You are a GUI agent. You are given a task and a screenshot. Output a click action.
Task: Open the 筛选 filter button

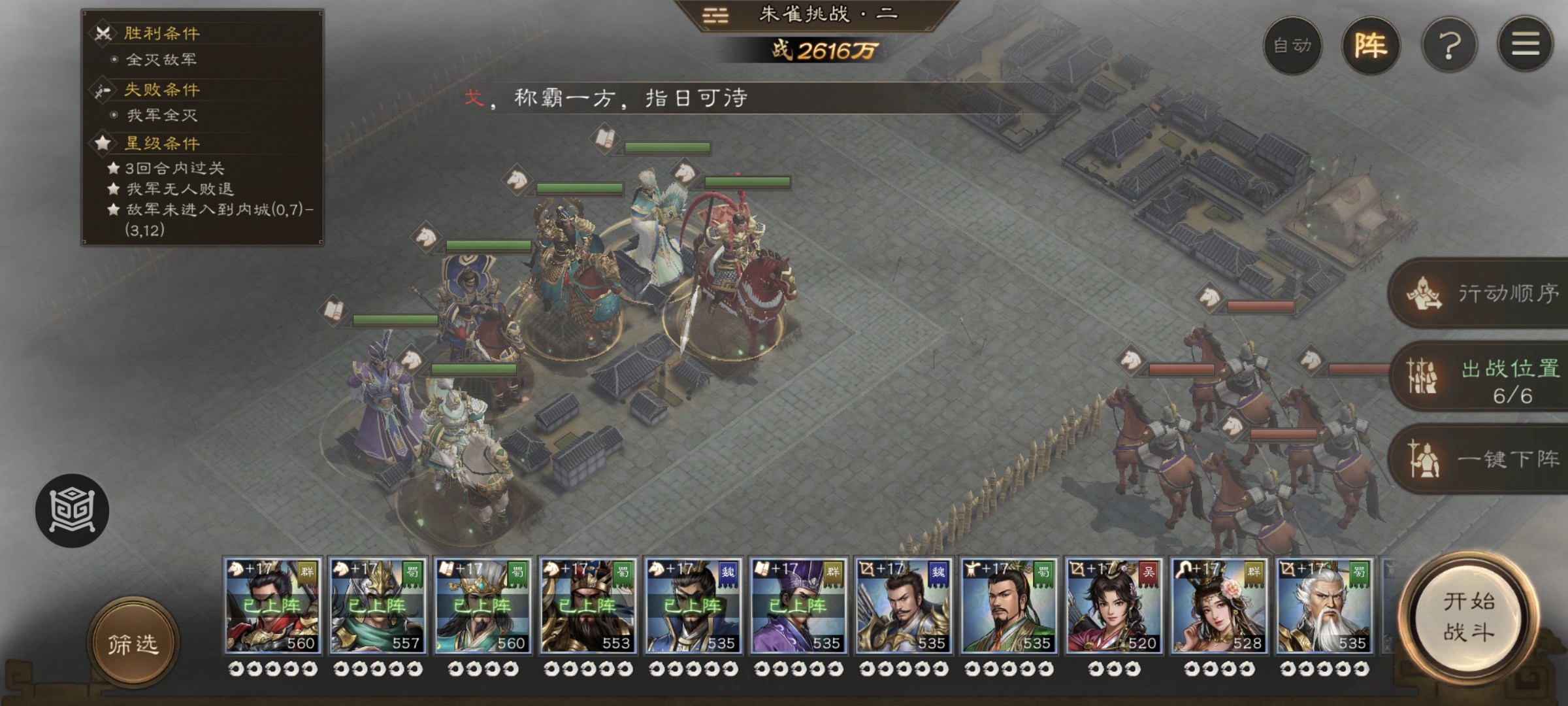pyautogui.click(x=133, y=643)
